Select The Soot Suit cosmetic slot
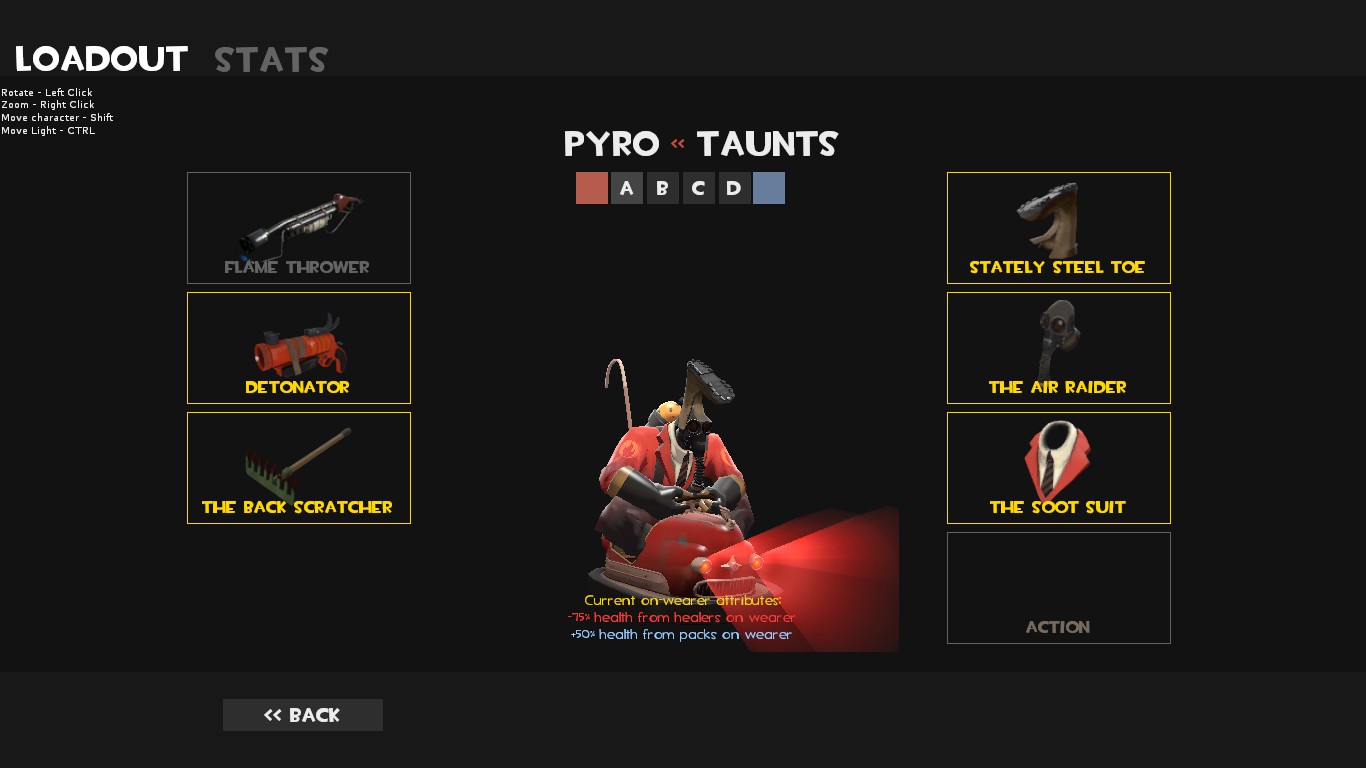This screenshot has width=1366, height=768. pos(1058,467)
